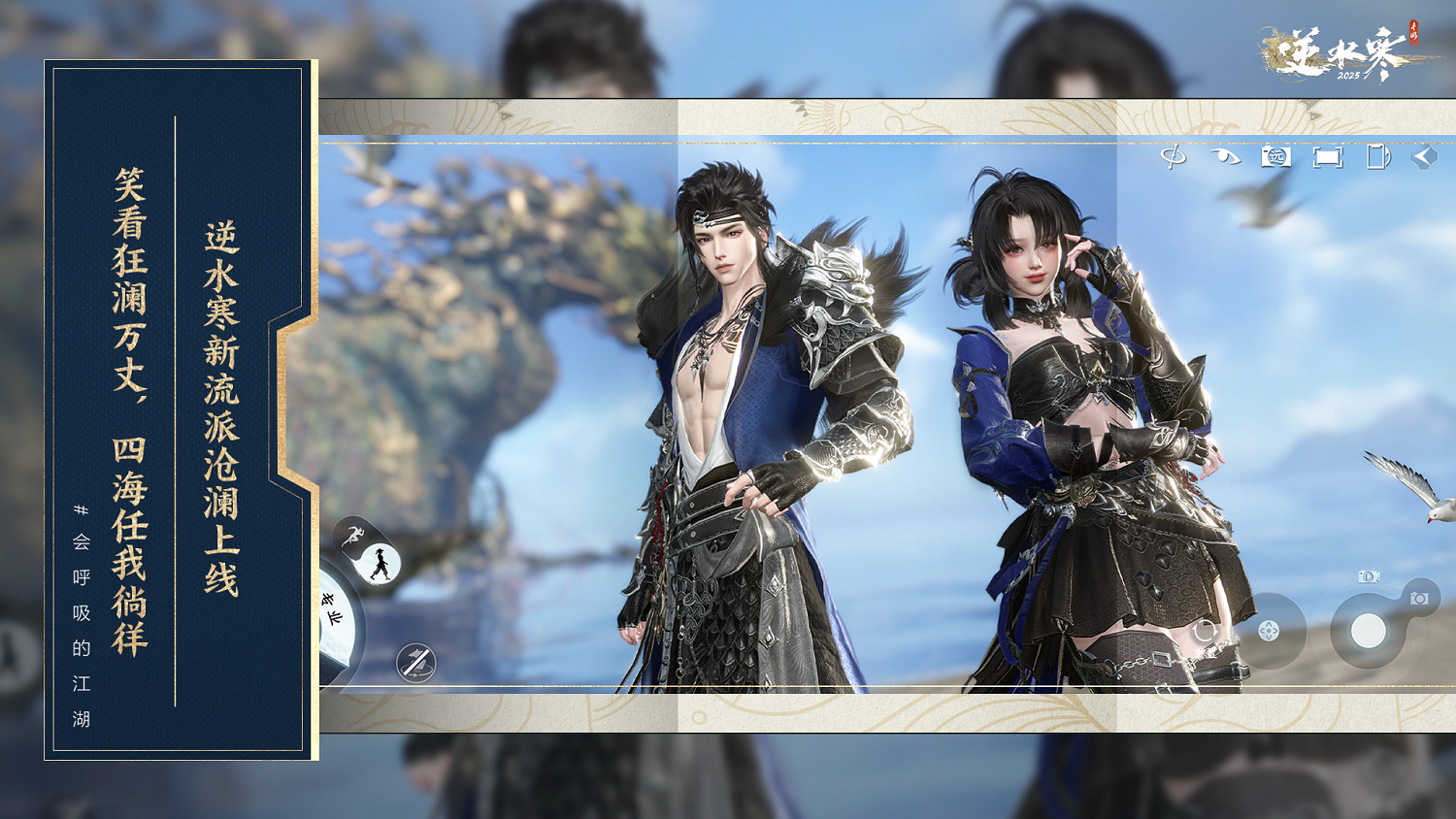This screenshot has height=819, width=1456.
Task: Toggle the weapon sheathe crossed-out icon
Action: click(x=415, y=663)
